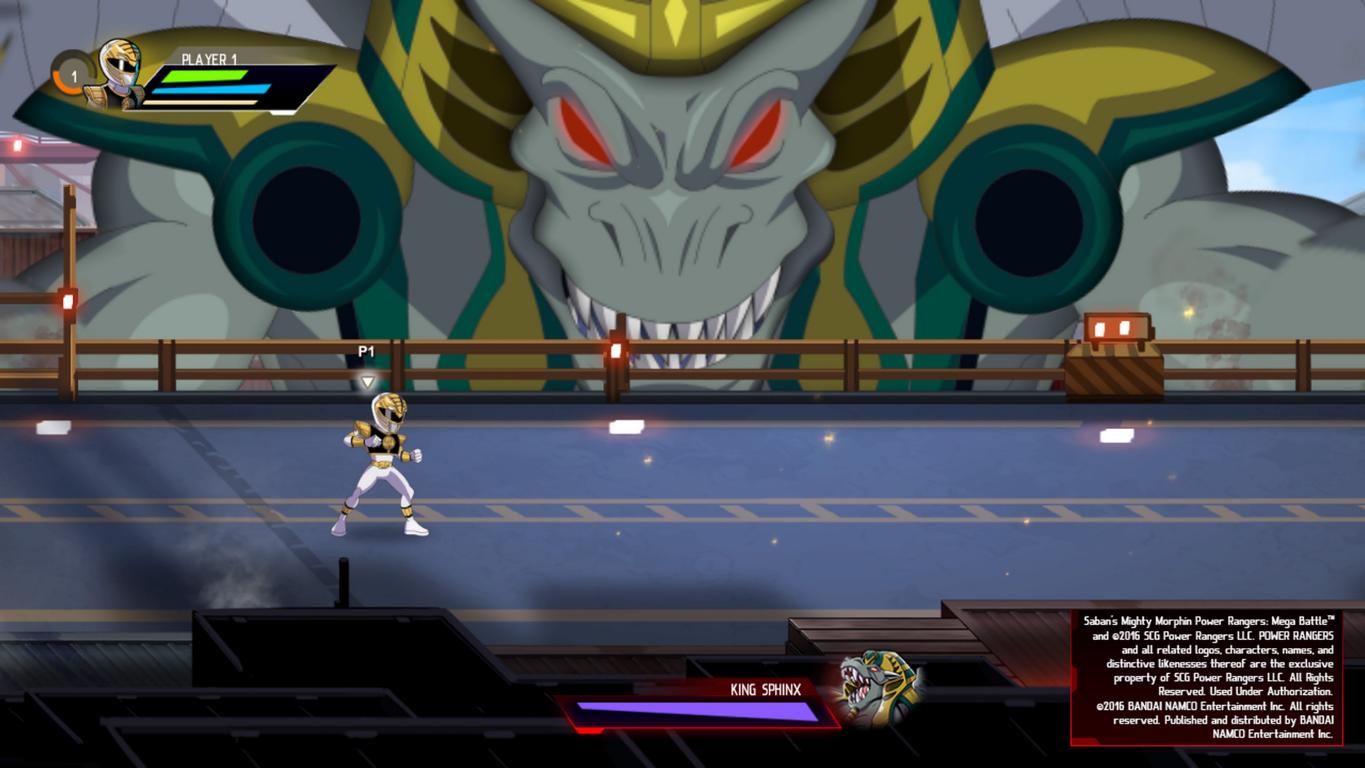
Task: Select the King Sphinx boss portrait
Action: 877,689
